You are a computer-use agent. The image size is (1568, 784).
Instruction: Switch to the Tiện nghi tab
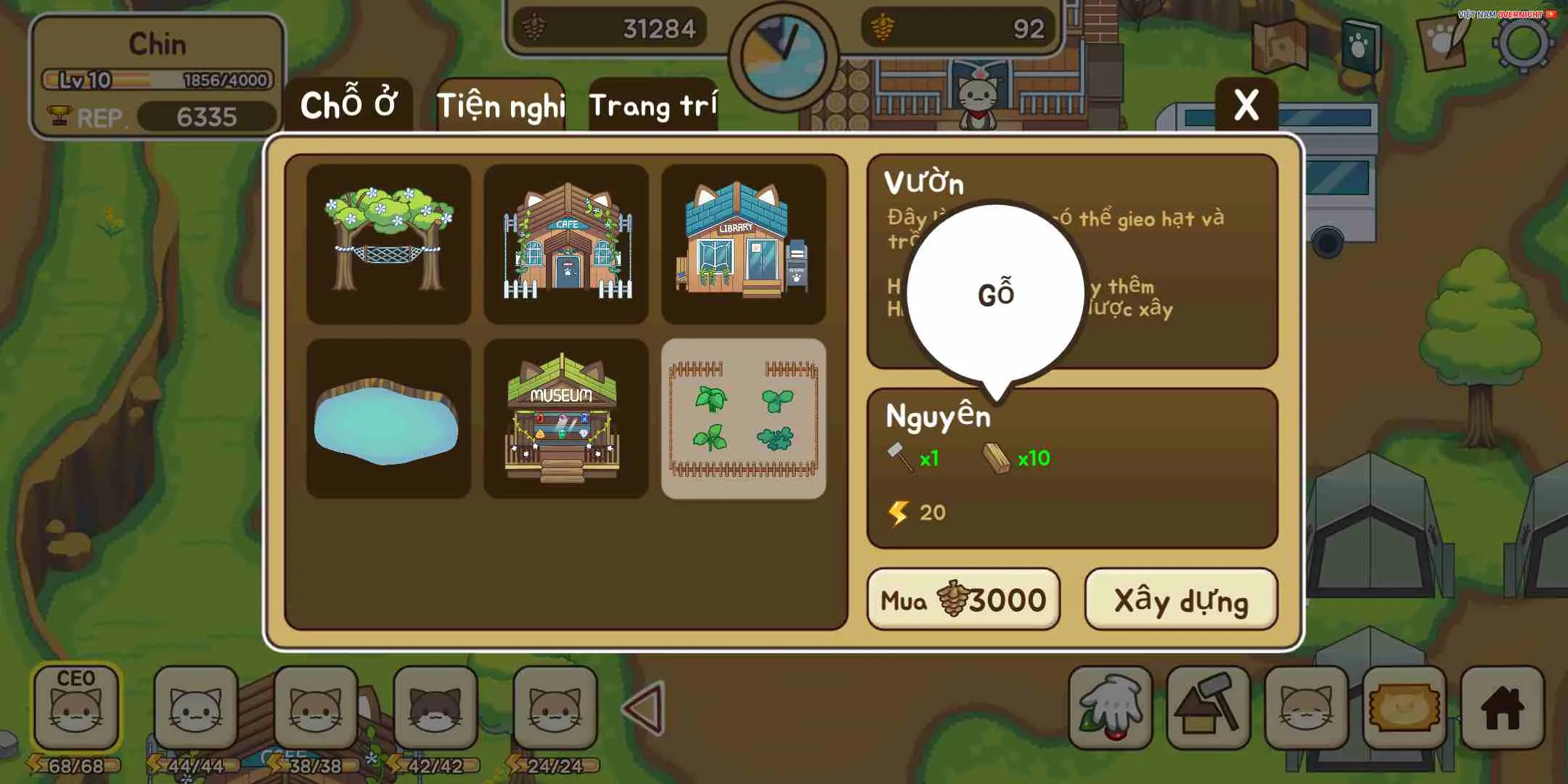point(502,107)
